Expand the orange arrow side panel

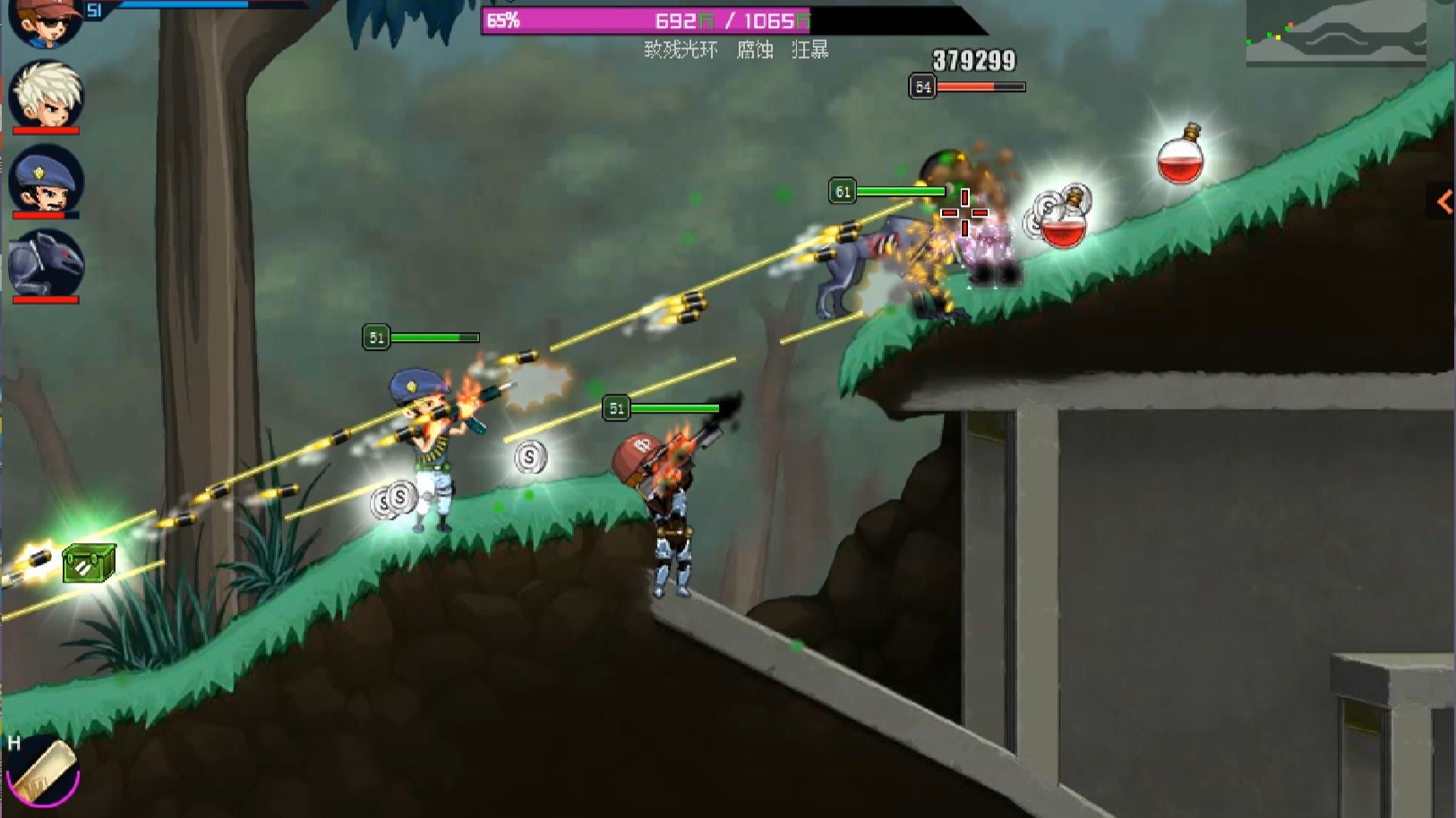[x=1443, y=202]
